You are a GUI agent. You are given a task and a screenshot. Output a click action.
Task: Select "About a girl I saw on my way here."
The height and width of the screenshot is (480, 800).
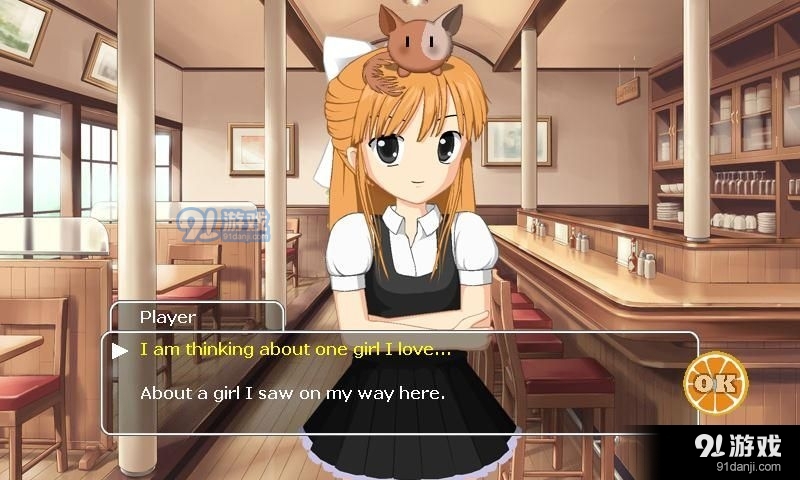coord(292,393)
